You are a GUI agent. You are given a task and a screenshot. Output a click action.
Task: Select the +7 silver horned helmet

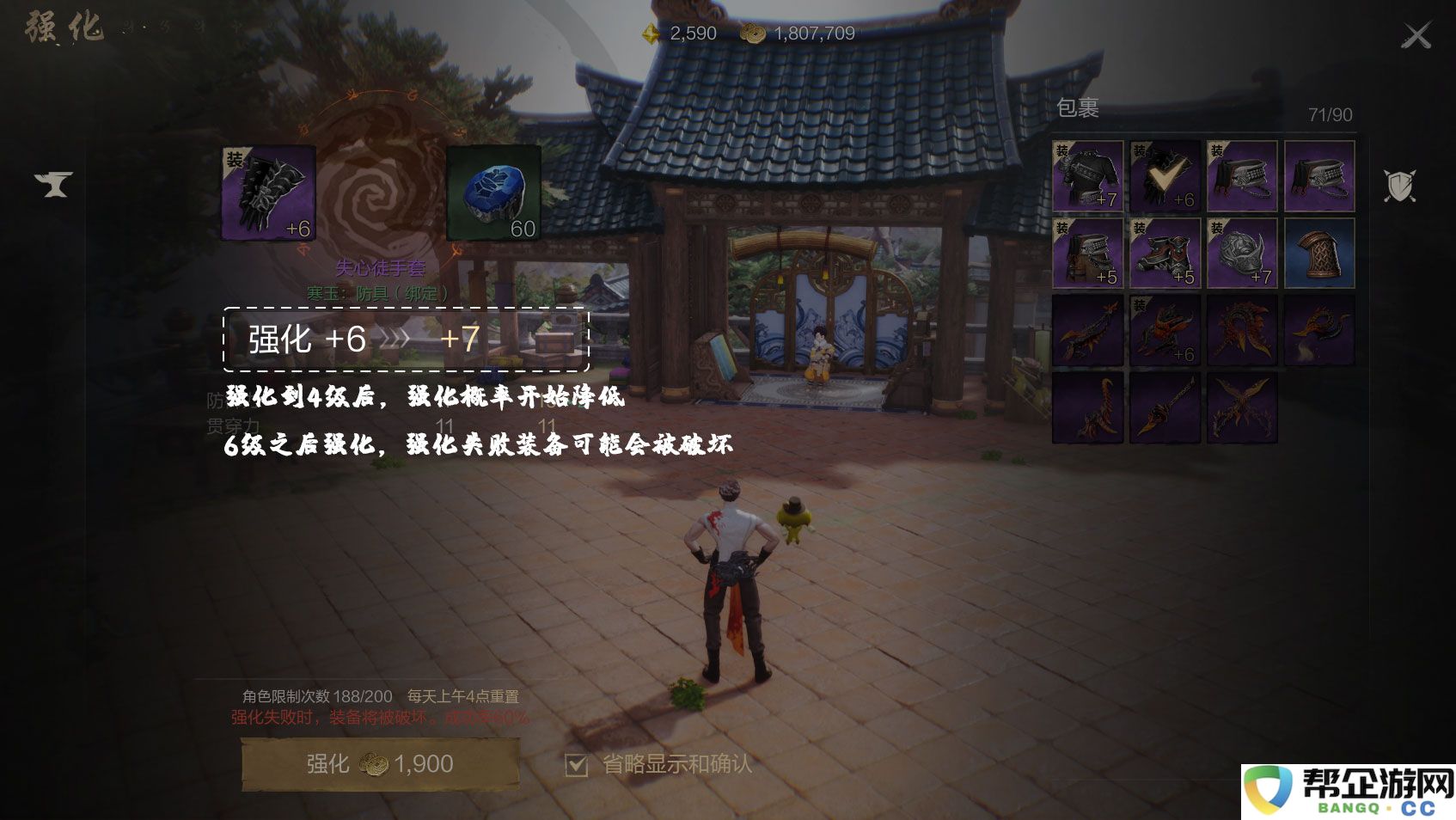click(1242, 253)
